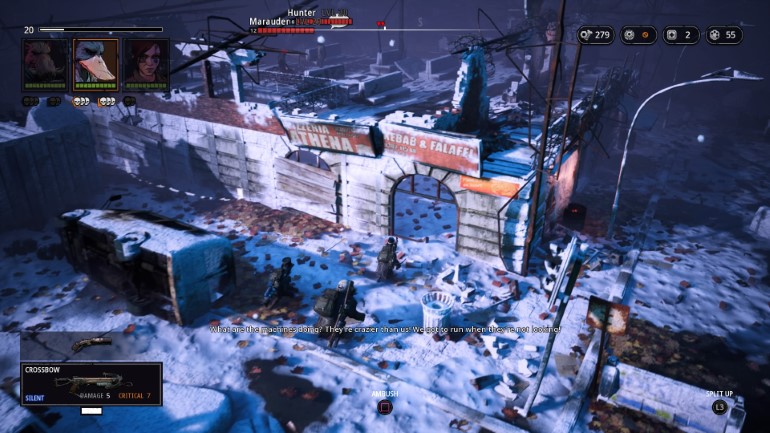This screenshot has height=433, width=770.
Task: Select the Crossbow weapon panel
Action: [x=91, y=384]
